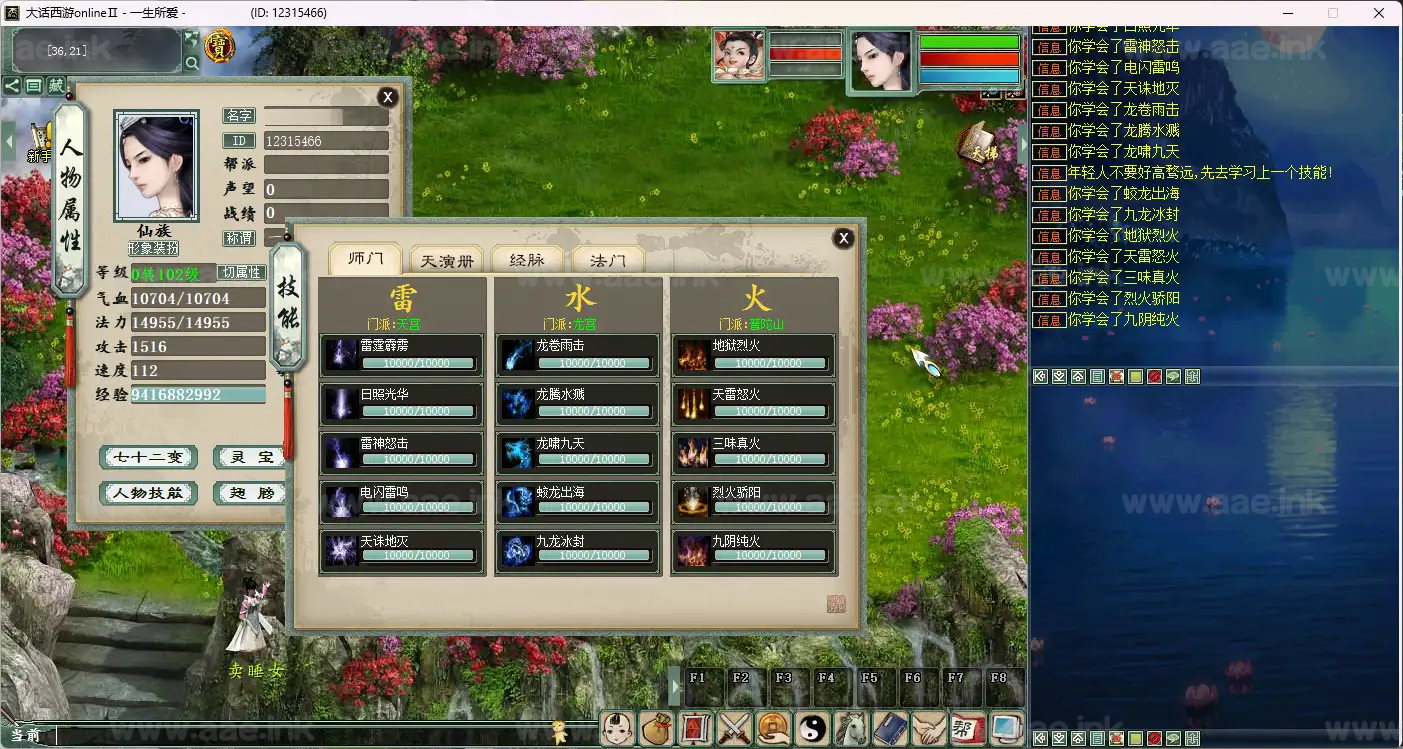The height and width of the screenshot is (749, 1403).
Task: Open 人物技能 character skills
Action: 149,494
